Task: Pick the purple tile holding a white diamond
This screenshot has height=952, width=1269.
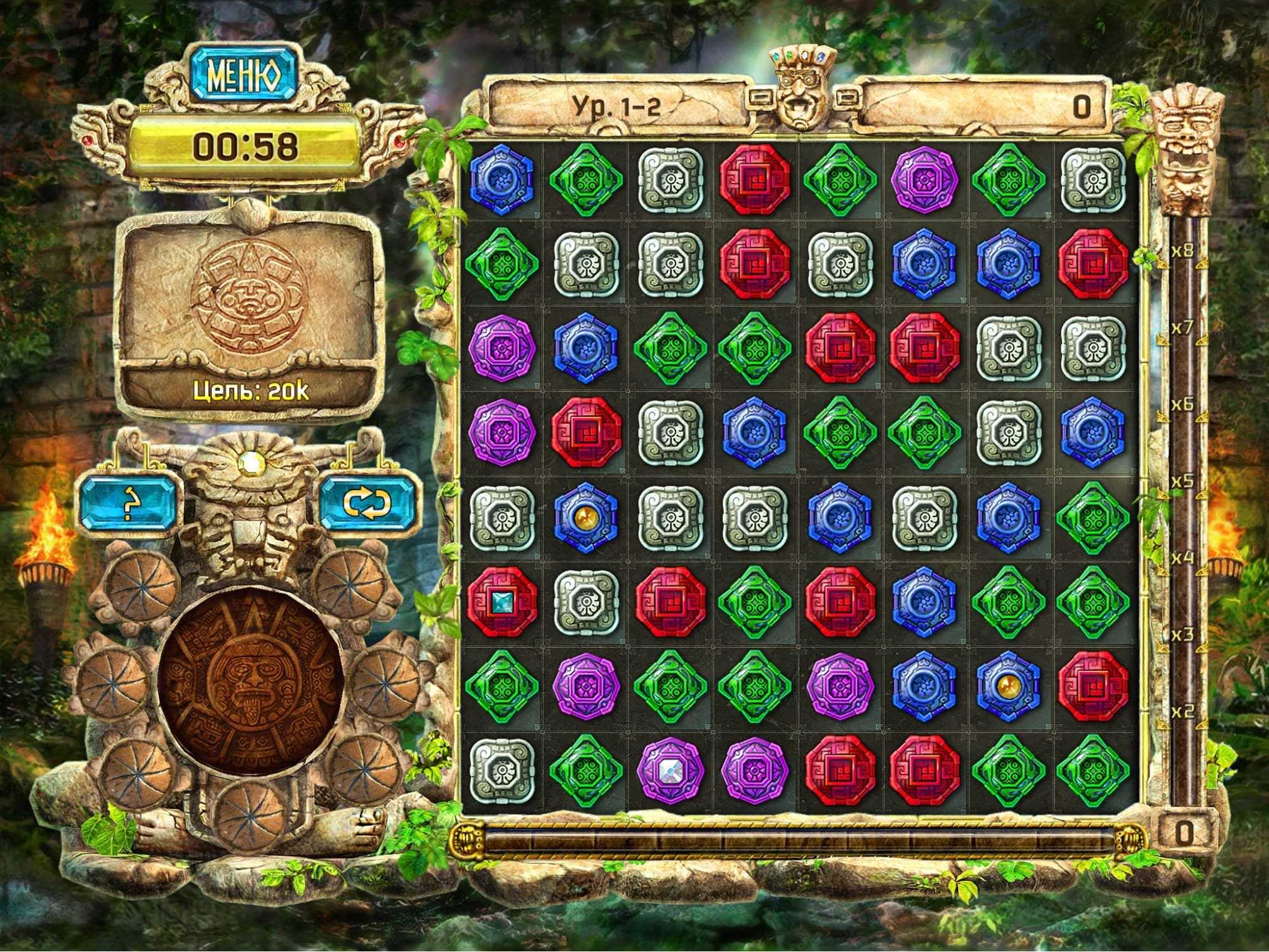Action: pyautogui.click(x=670, y=769)
